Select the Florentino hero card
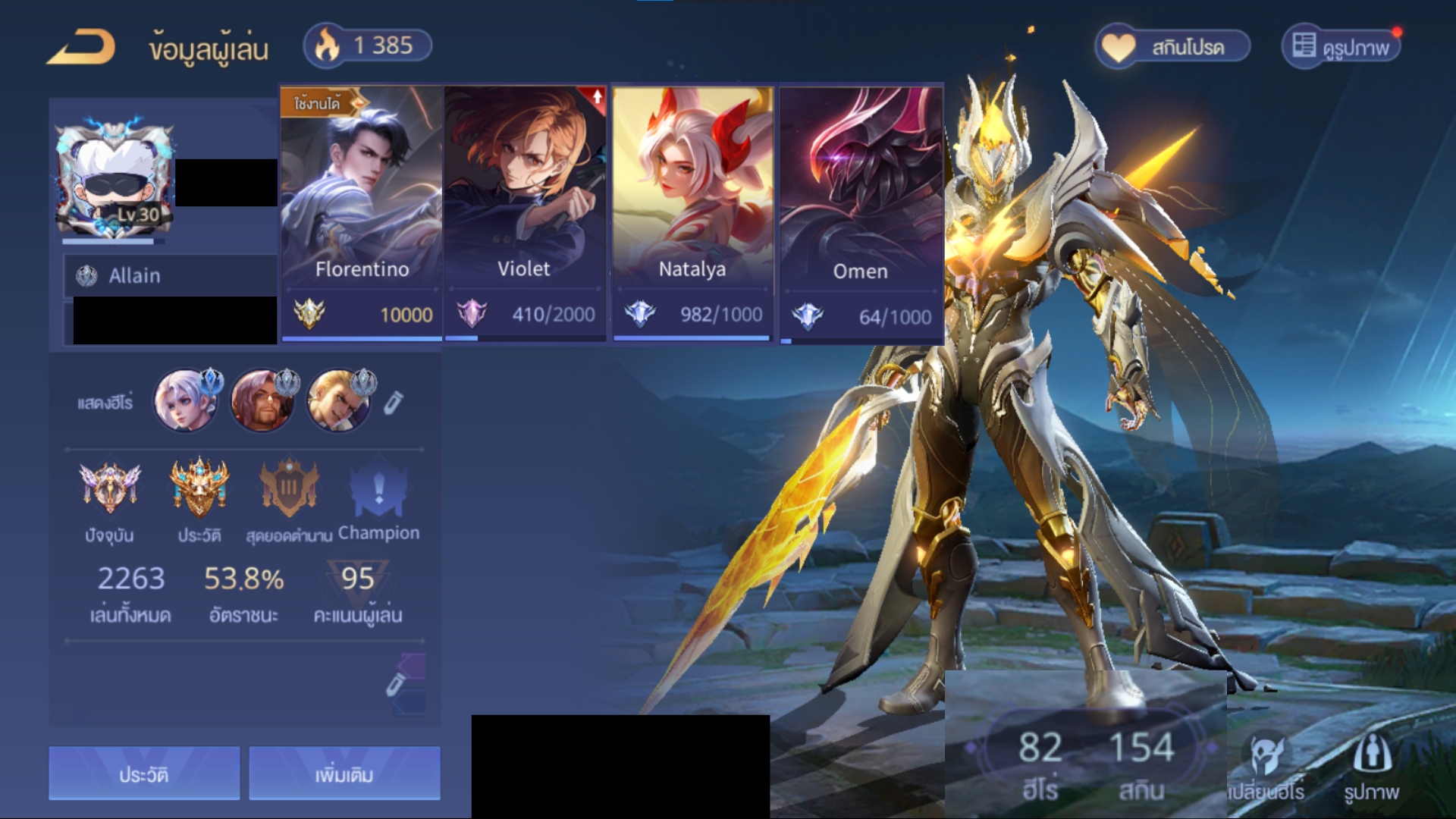 point(362,212)
